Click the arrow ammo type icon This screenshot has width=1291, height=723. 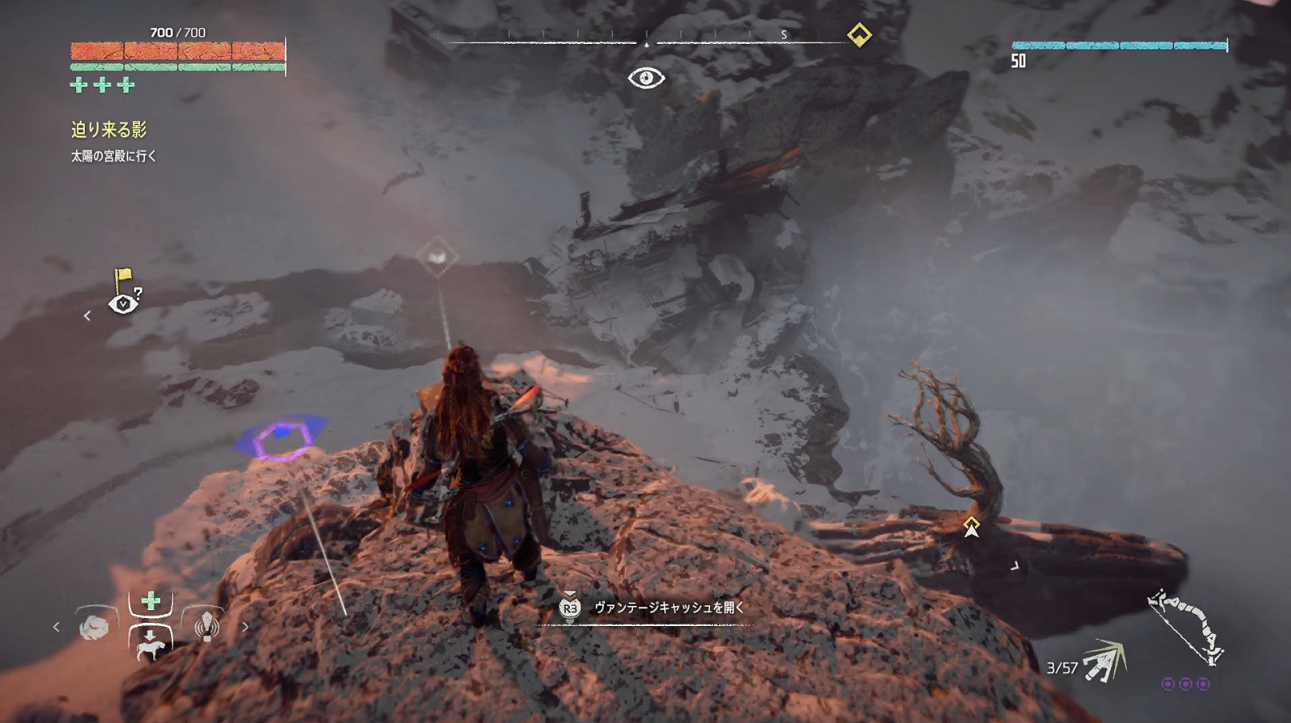1104,661
